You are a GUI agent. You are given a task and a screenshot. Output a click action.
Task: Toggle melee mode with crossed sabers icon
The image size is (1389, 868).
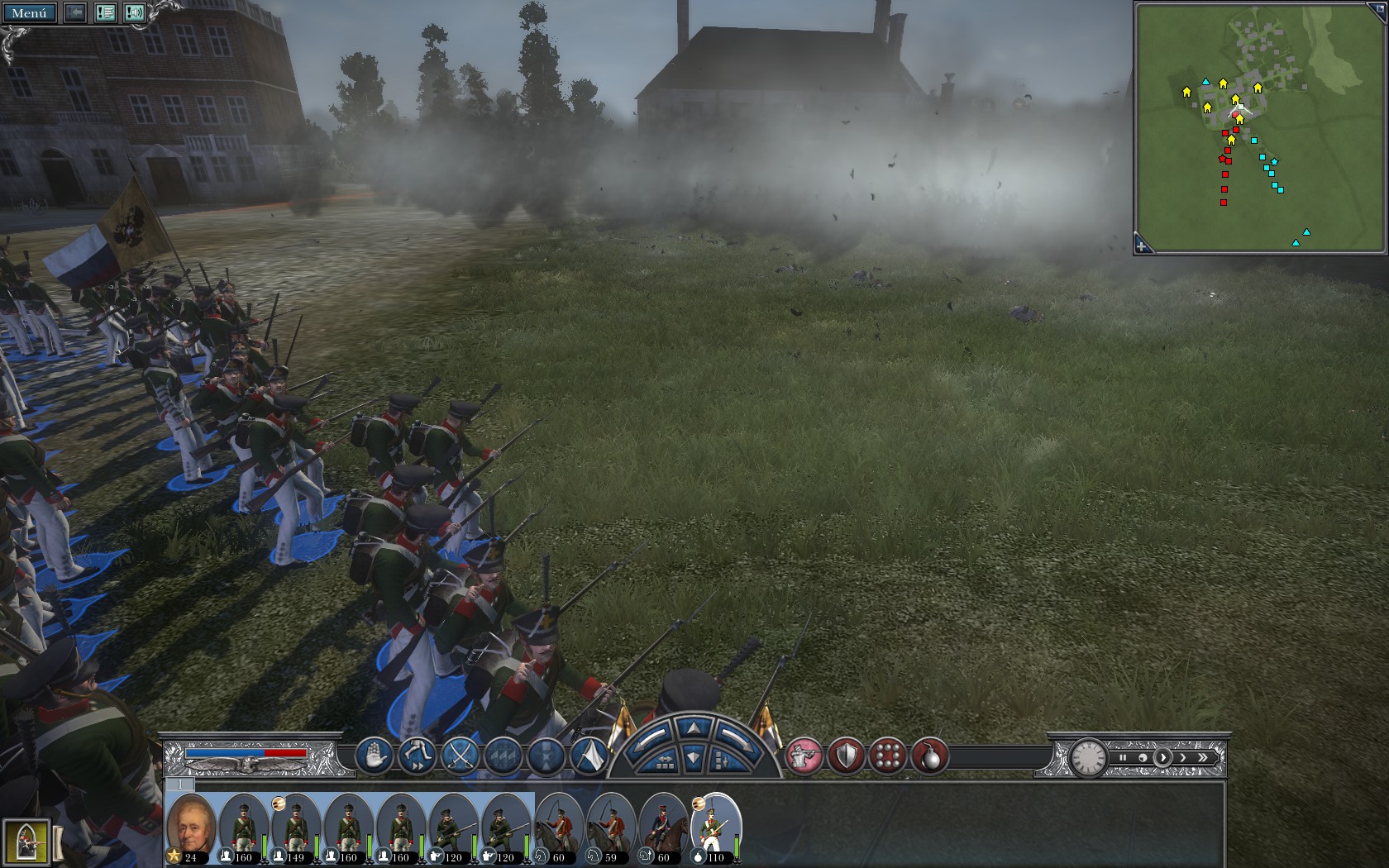point(459,756)
